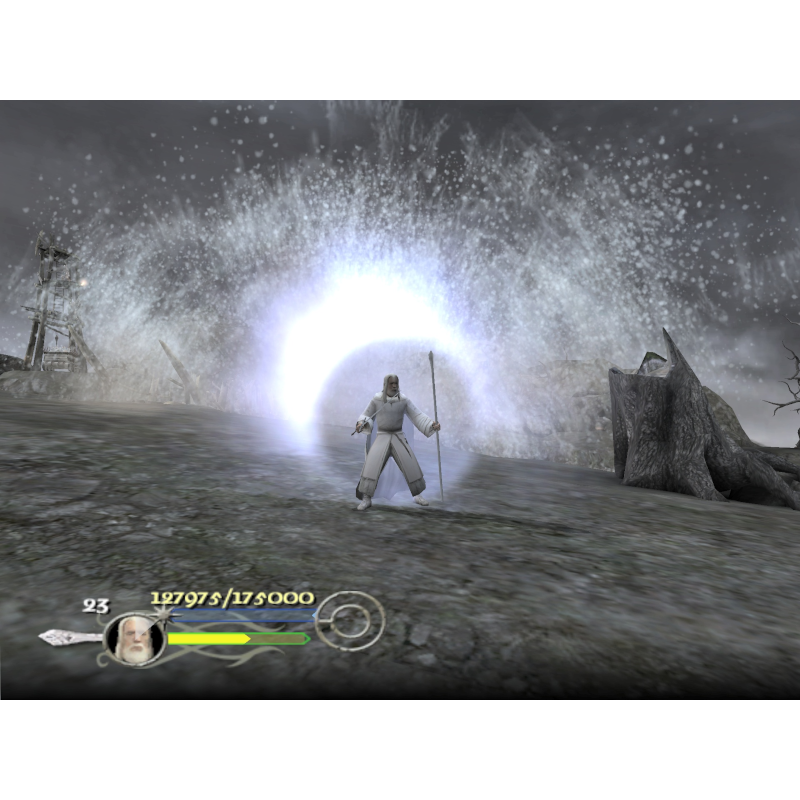Click Gandalf's character portrait
This screenshot has height=800, width=800.
pos(133,639)
